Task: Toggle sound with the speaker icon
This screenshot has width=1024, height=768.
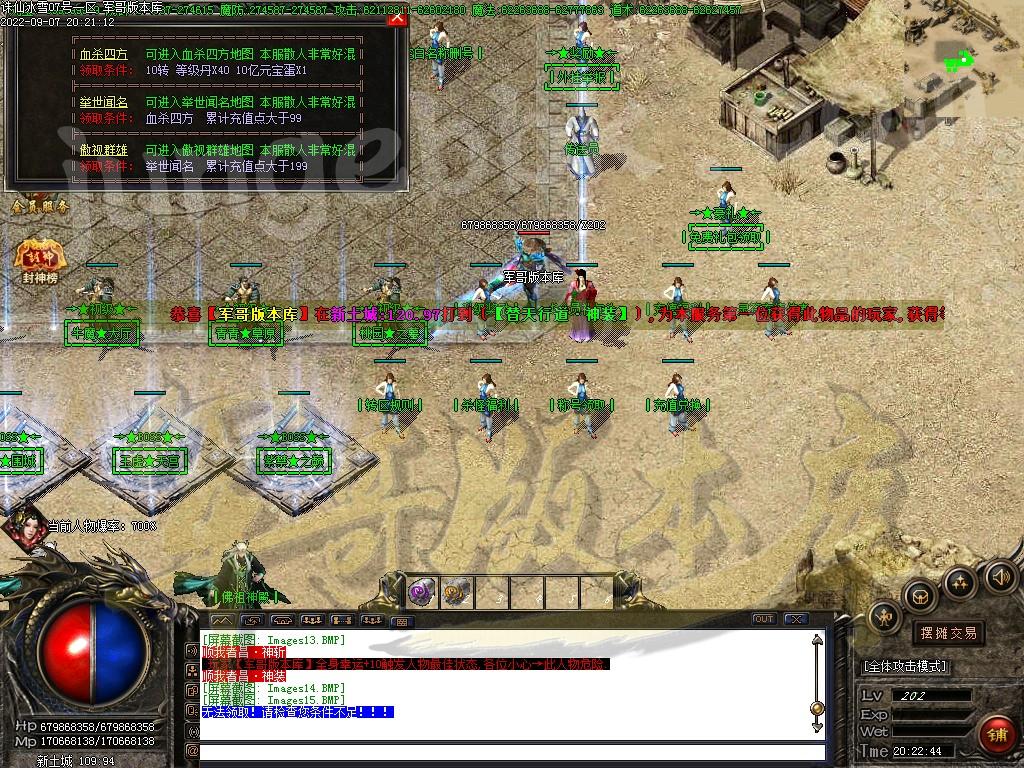Action: (x=1000, y=576)
